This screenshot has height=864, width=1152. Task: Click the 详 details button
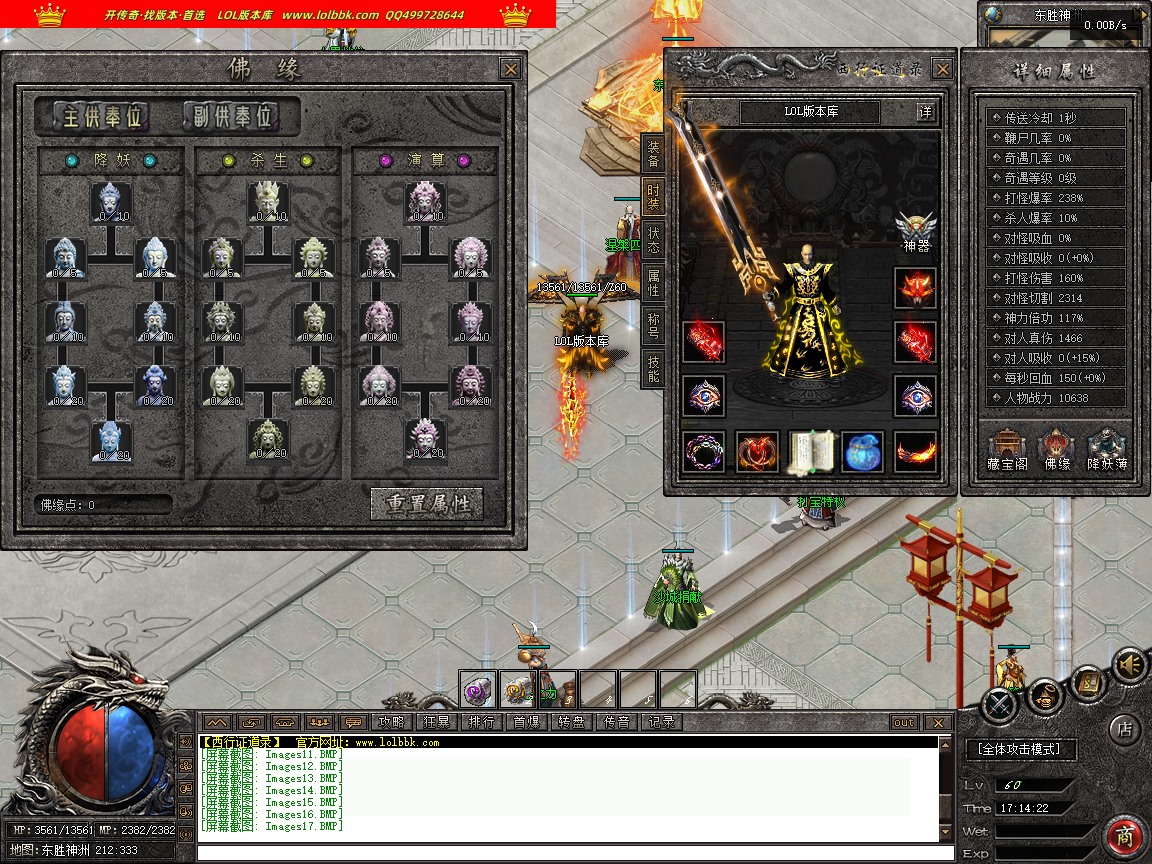pyautogui.click(x=927, y=112)
